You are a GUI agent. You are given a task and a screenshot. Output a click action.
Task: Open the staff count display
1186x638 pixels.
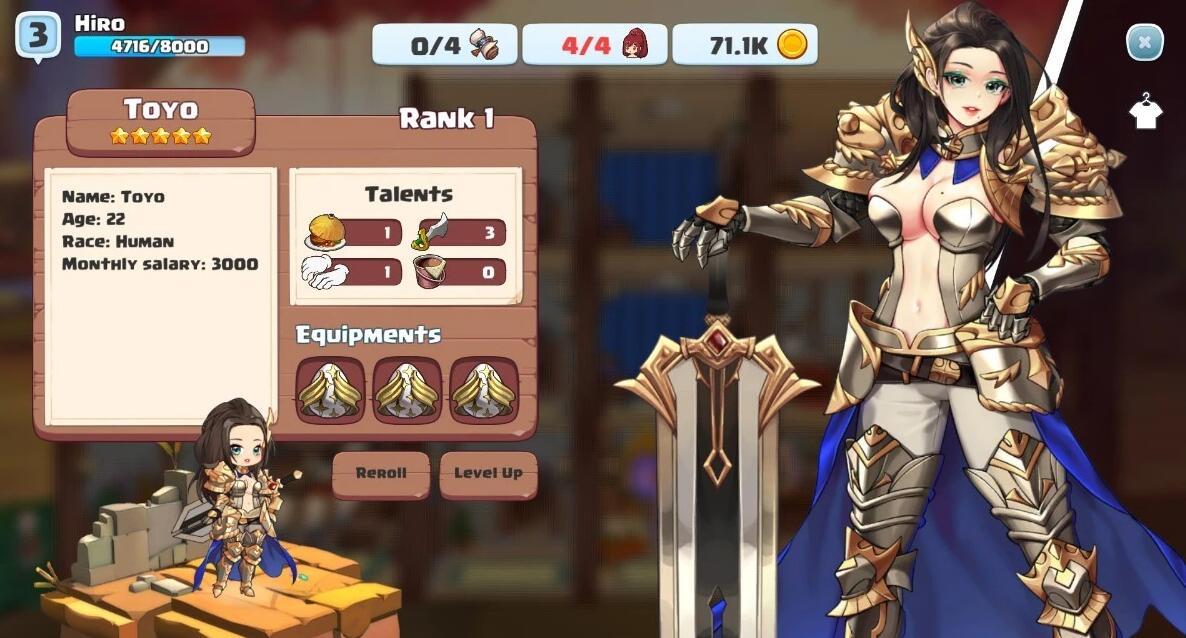(595, 45)
